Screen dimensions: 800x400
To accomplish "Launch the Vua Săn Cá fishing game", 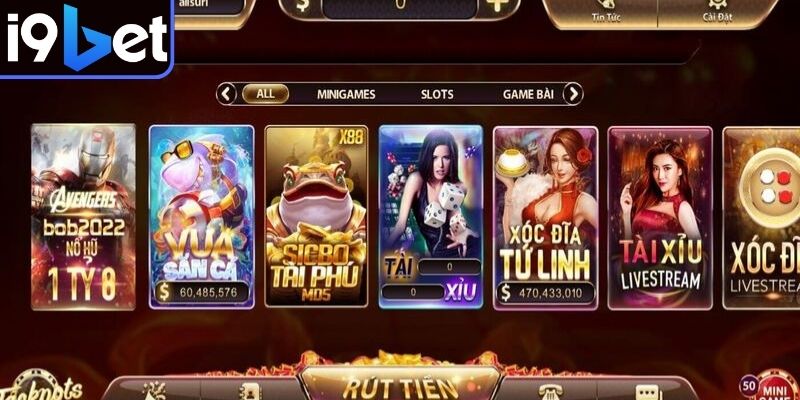I will [201, 215].
